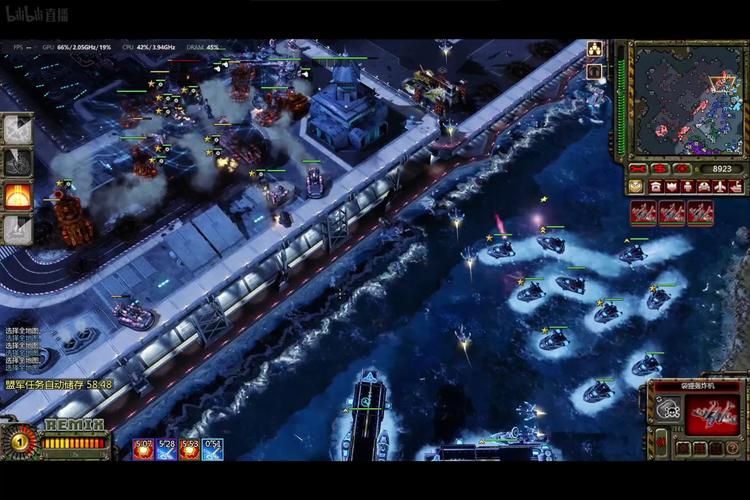The image size is (750, 500).
Task: Activate the skull bomb unit ability
Action: pyautogui.click(x=669, y=409)
